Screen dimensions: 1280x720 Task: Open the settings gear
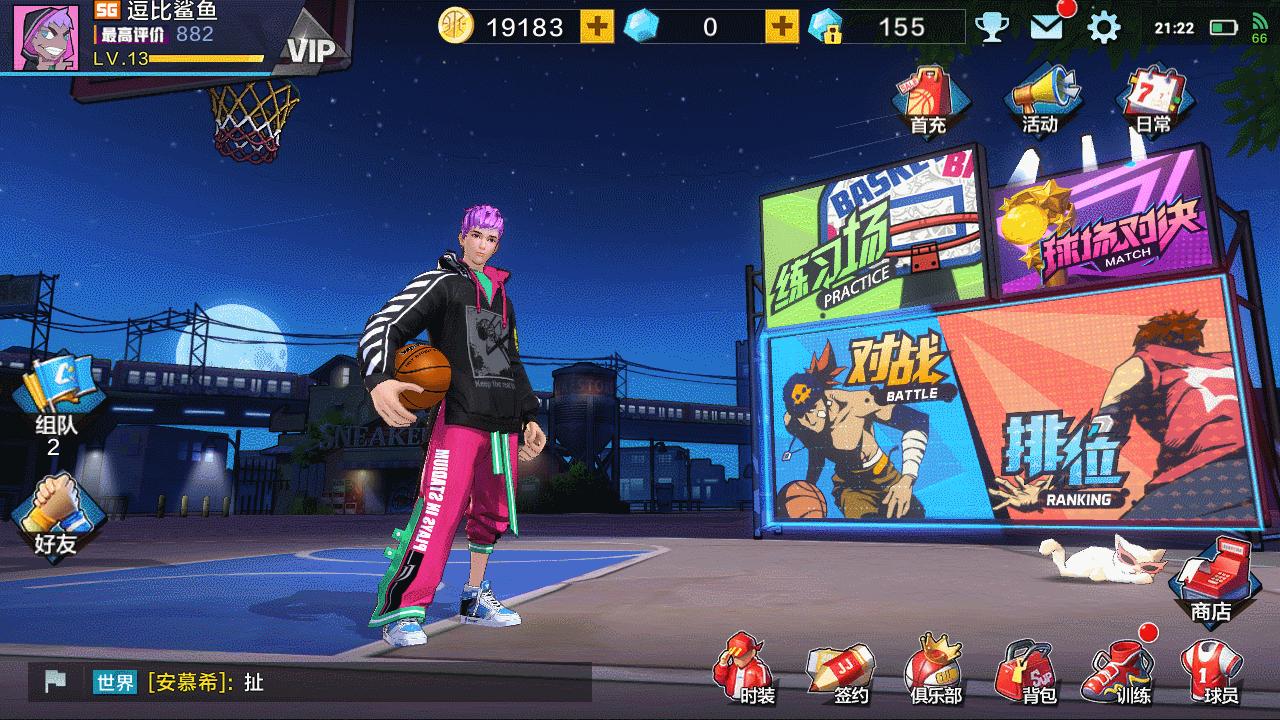[1101, 27]
